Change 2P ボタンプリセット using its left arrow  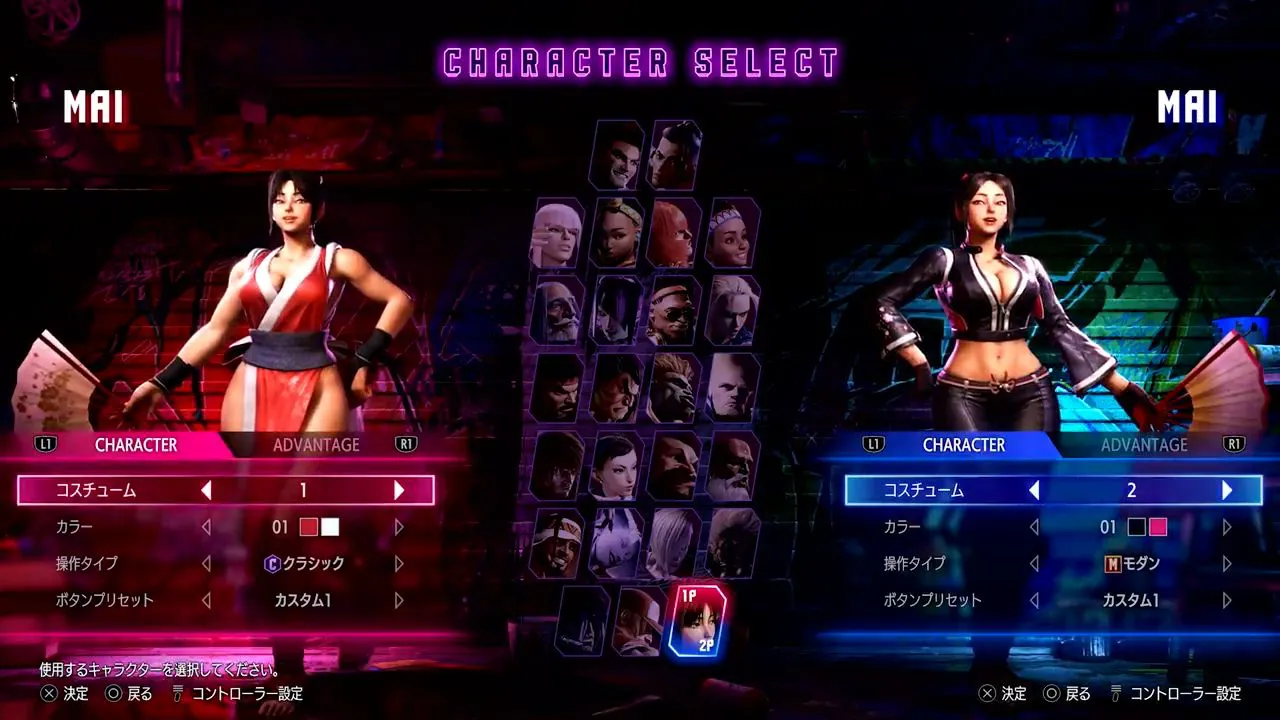pyautogui.click(x=1035, y=601)
